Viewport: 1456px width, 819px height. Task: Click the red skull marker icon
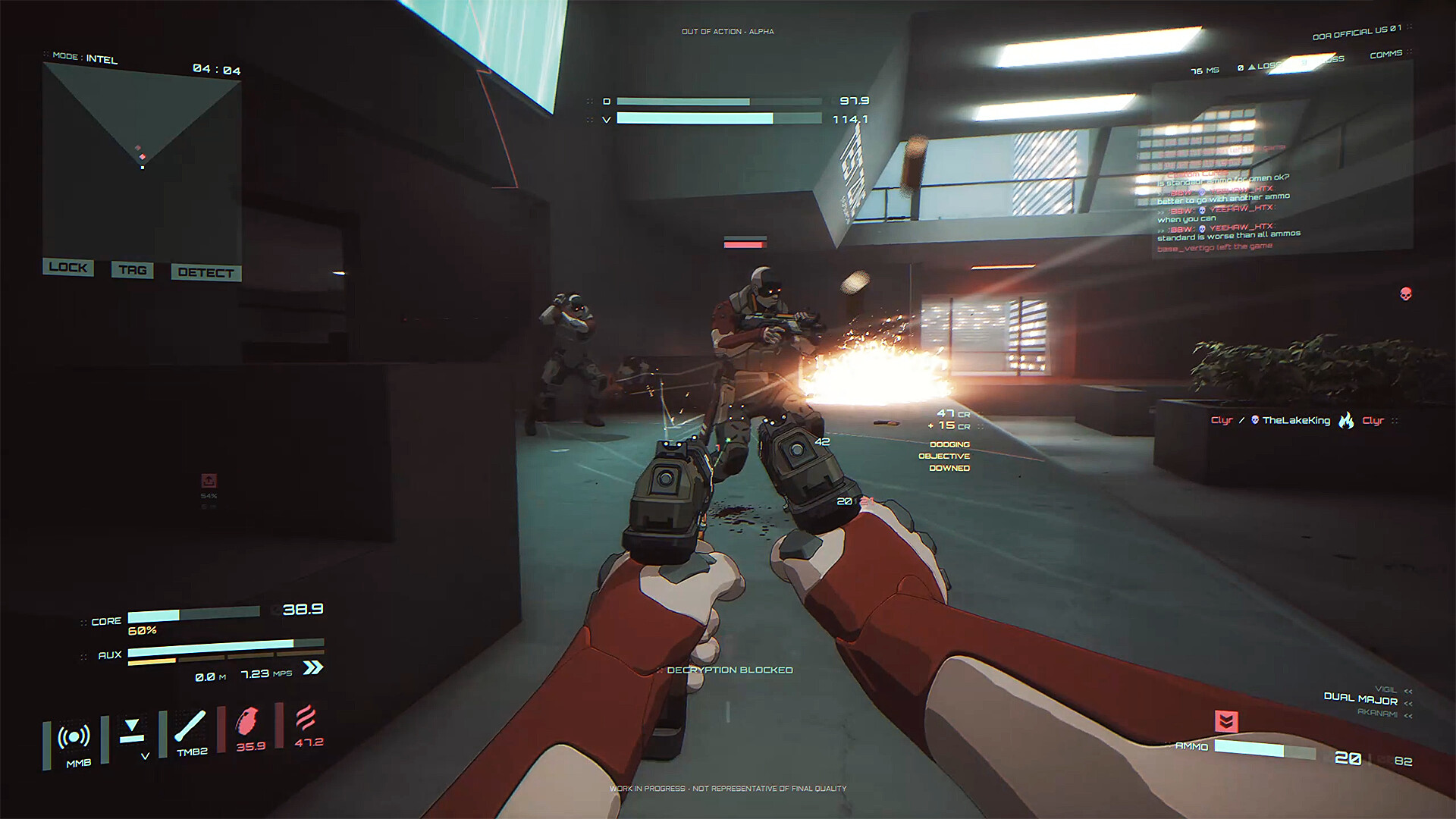tap(1405, 293)
